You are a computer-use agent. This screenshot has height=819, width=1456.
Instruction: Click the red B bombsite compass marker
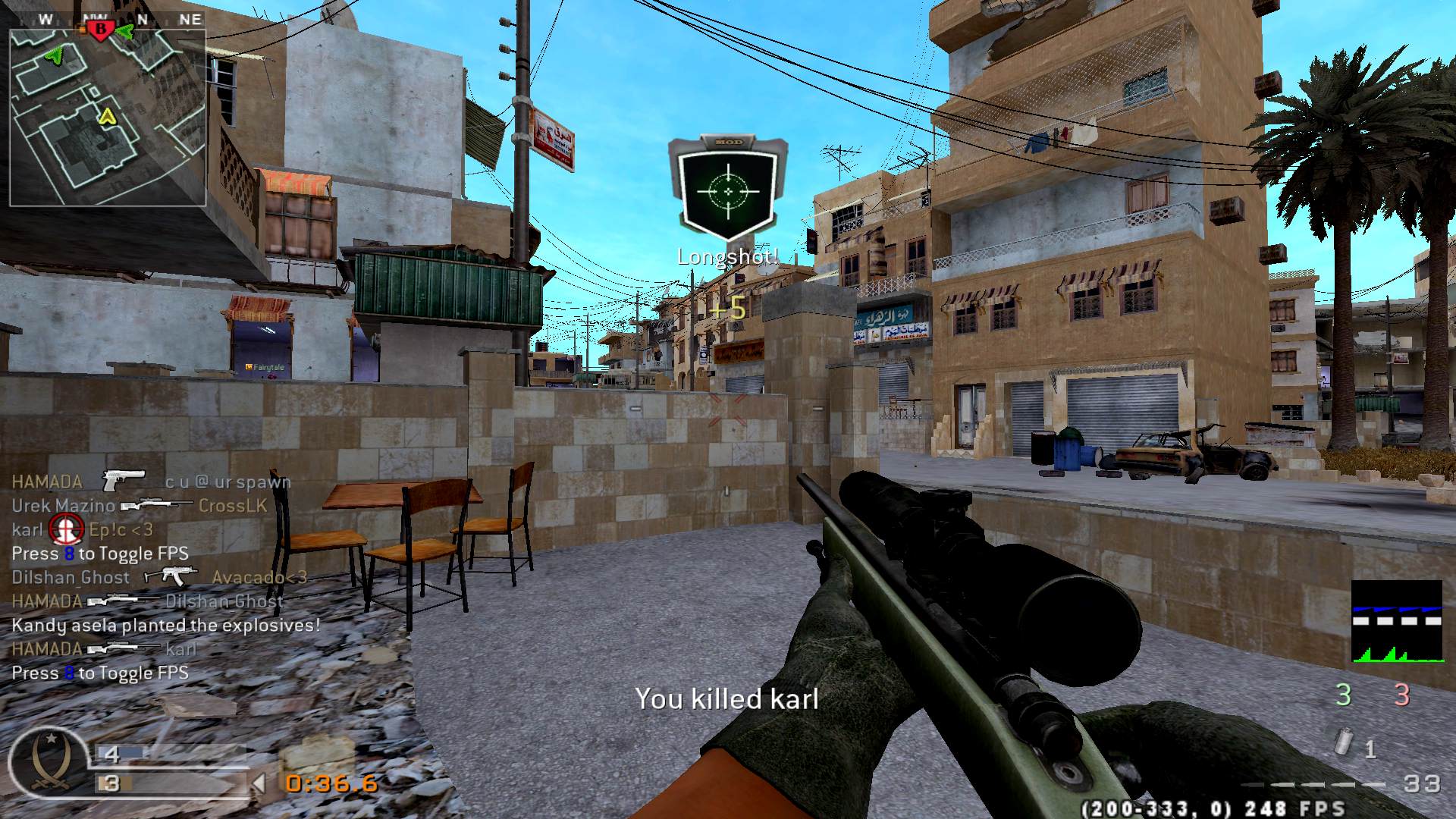pos(99,30)
